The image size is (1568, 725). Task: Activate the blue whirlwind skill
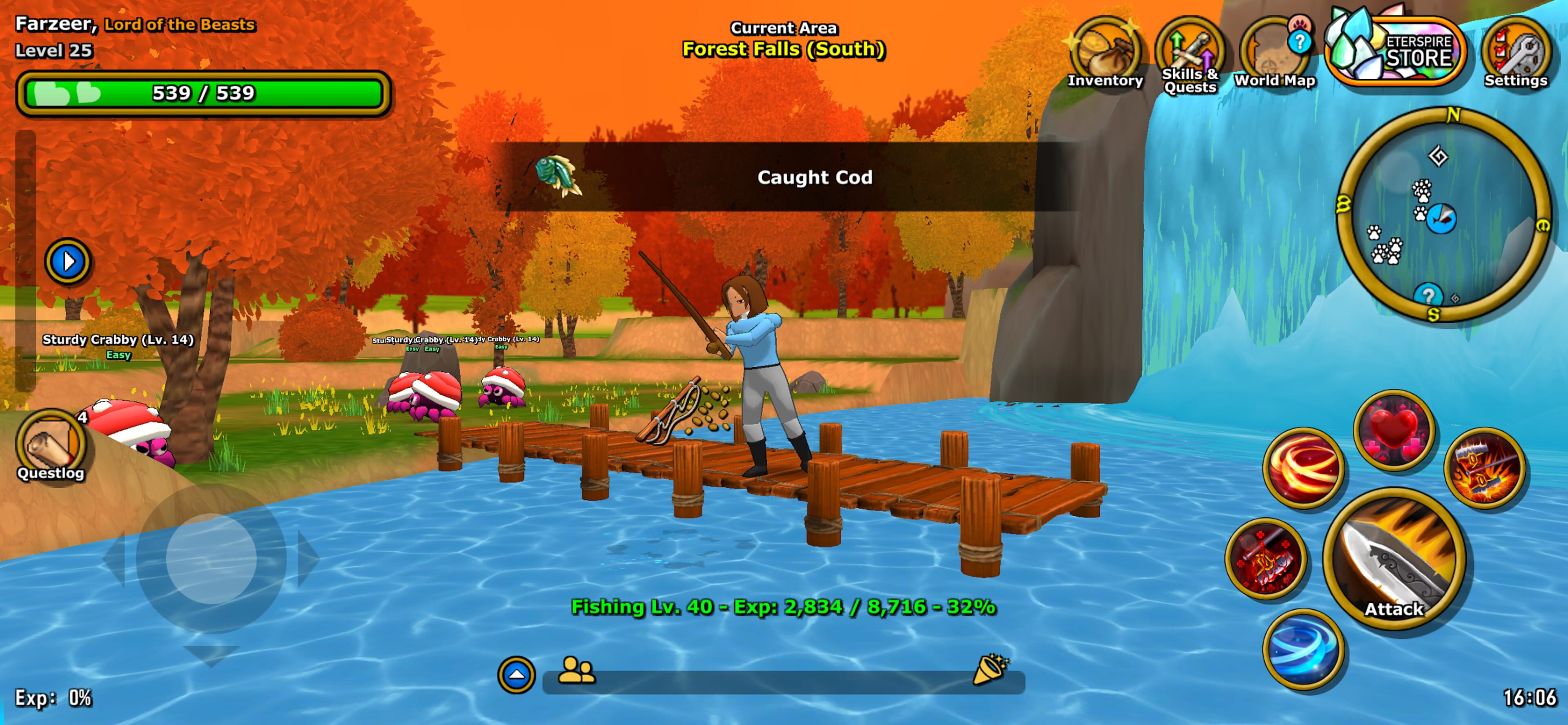(x=1303, y=649)
